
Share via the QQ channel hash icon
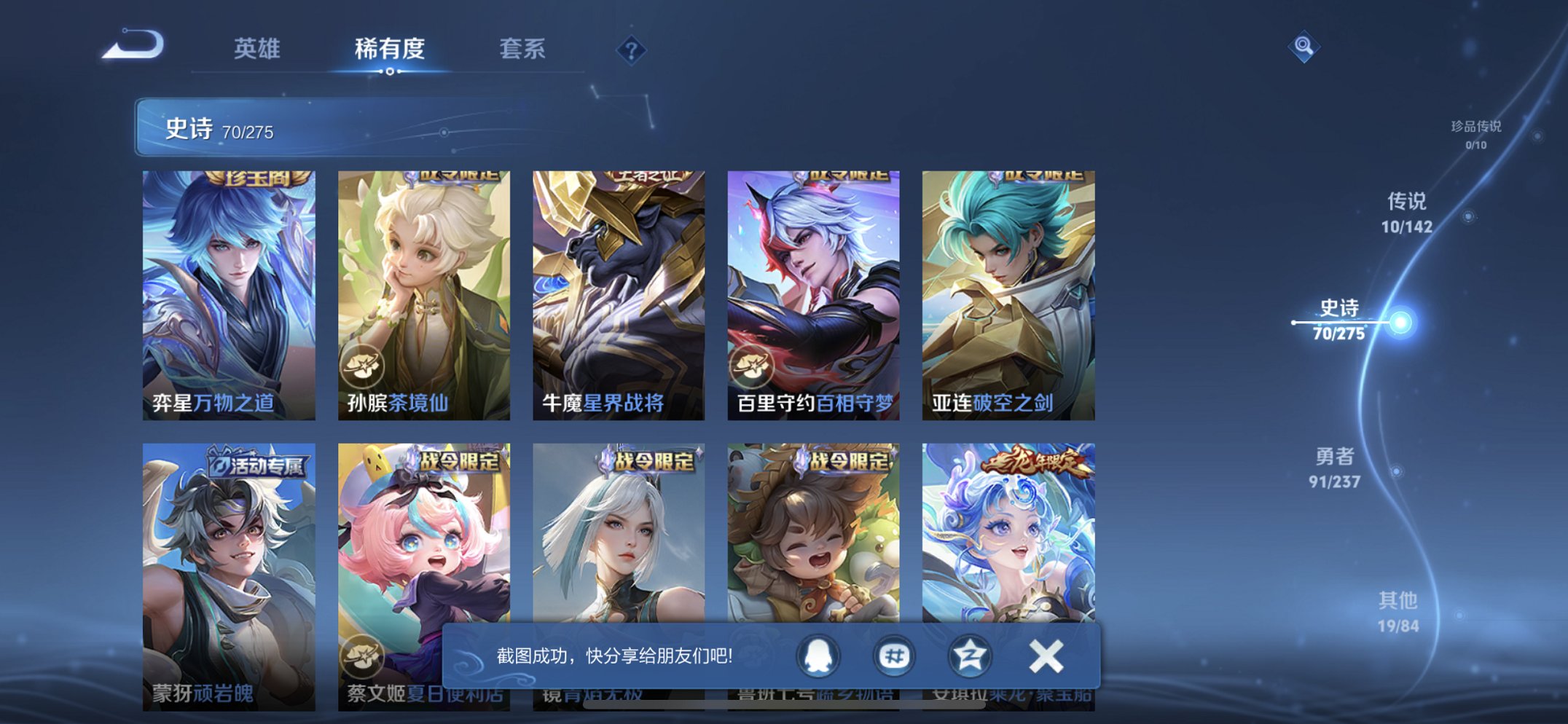click(x=895, y=655)
